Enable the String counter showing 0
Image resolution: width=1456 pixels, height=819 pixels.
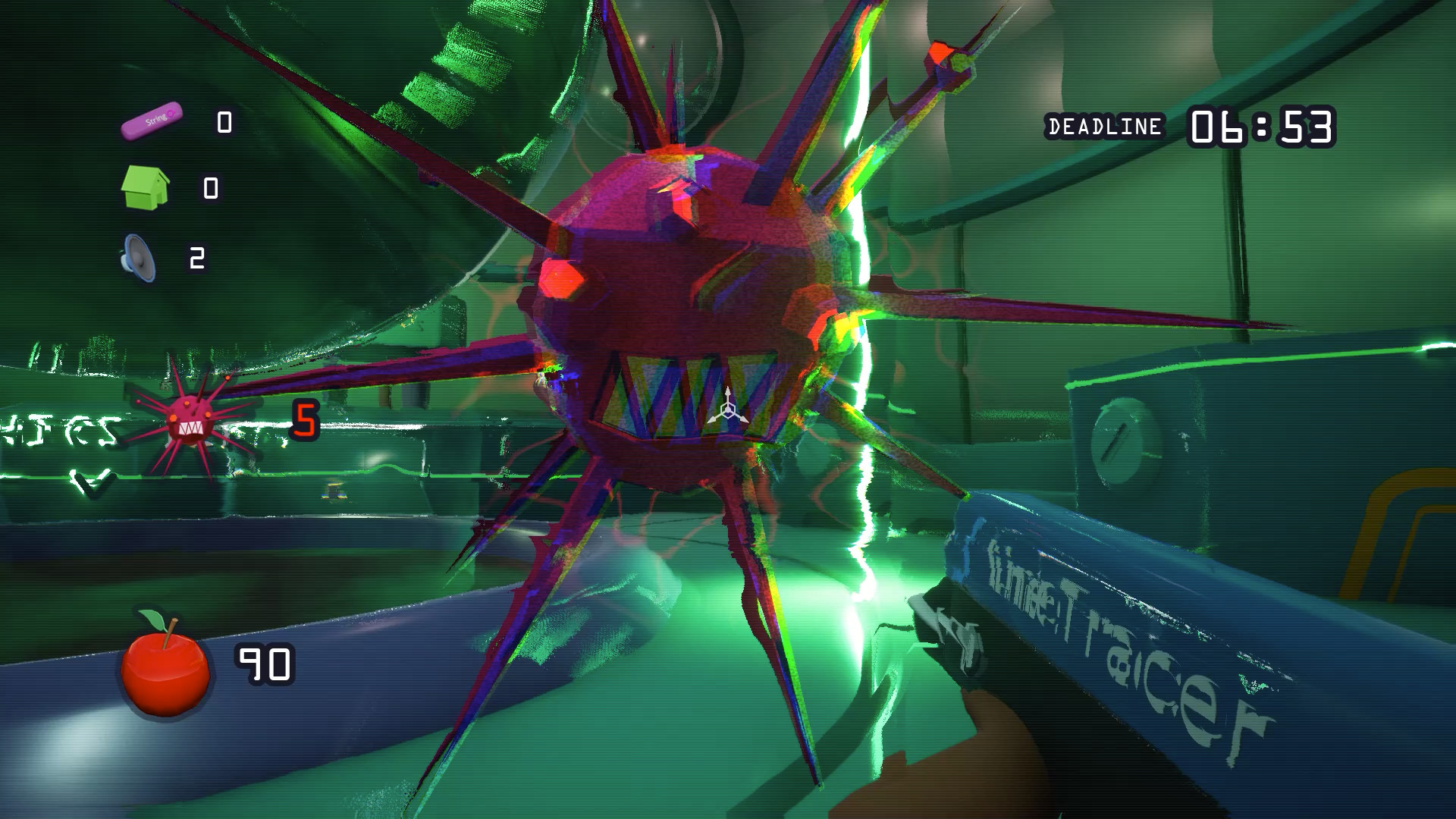[x=222, y=120]
